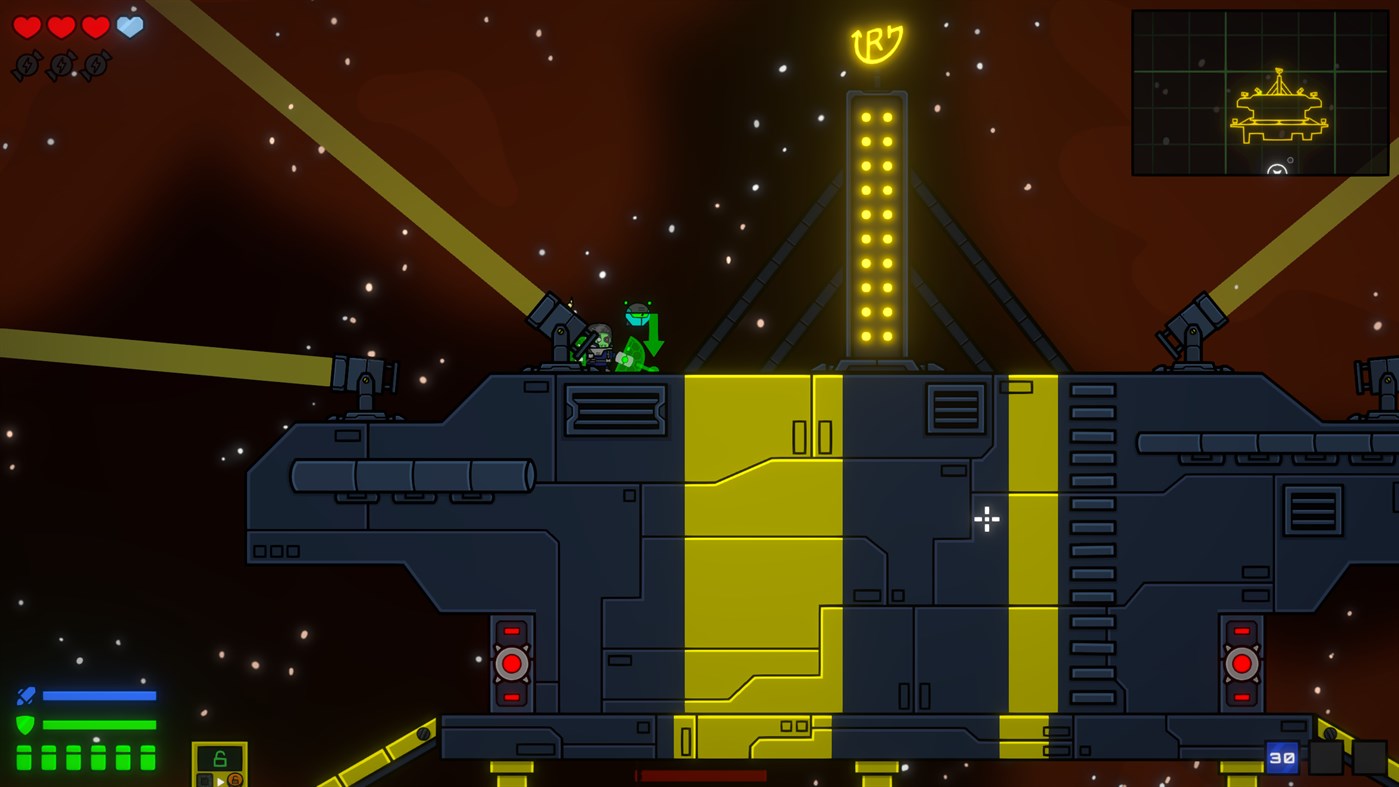Click the crosshair cursor reticle
The image size is (1399, 787).
[986, 519]
